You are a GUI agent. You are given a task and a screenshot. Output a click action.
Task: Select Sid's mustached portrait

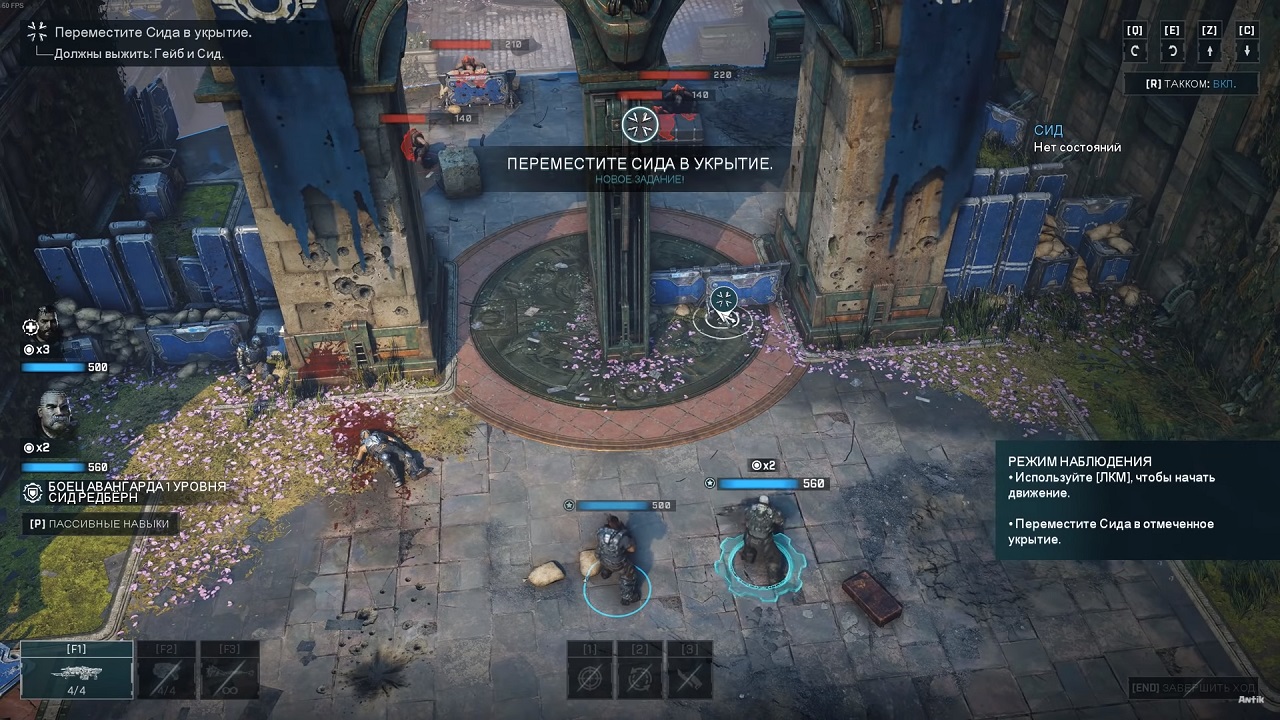(57, 411)
